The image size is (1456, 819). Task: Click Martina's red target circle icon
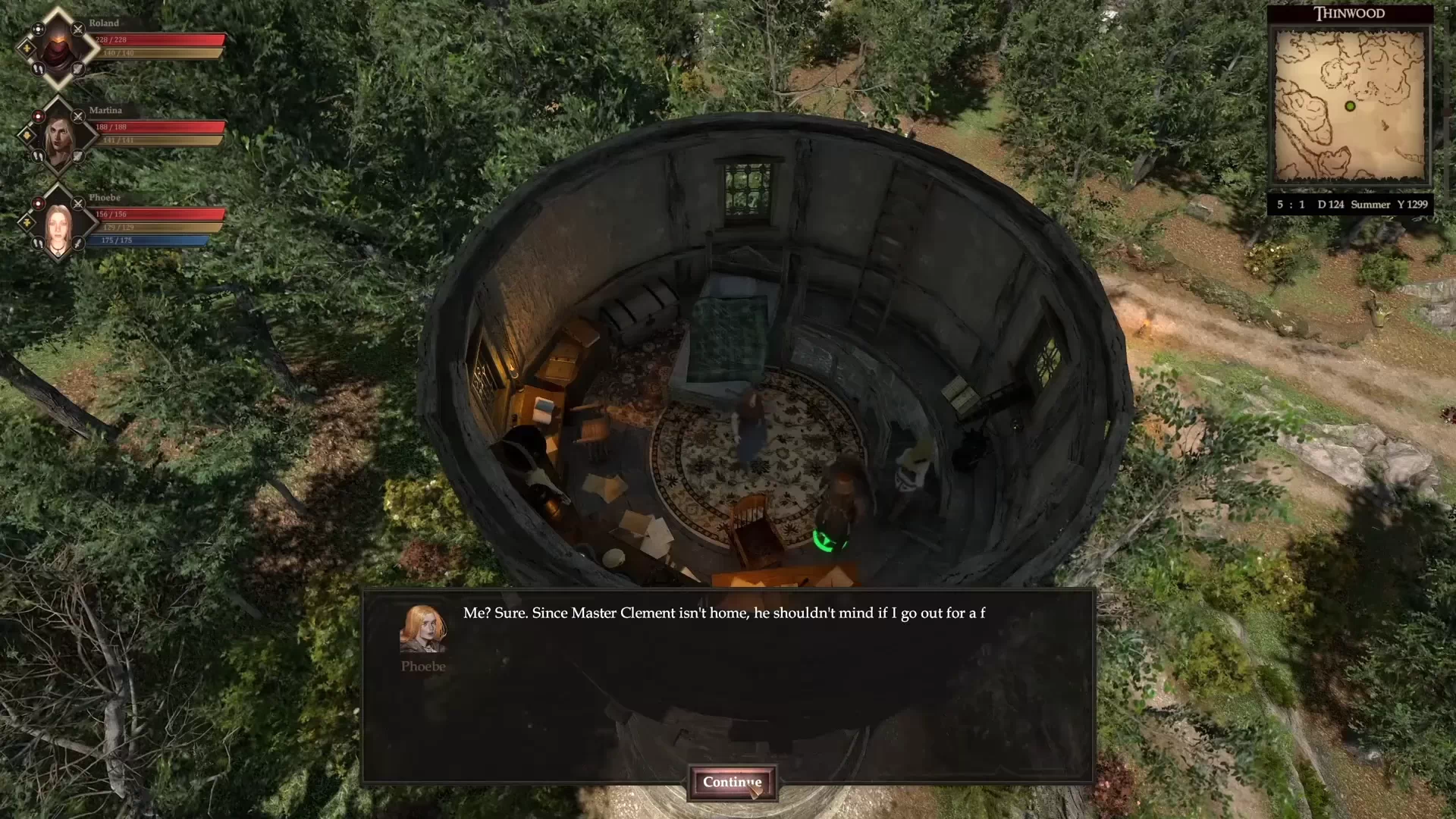pos(38,117)
